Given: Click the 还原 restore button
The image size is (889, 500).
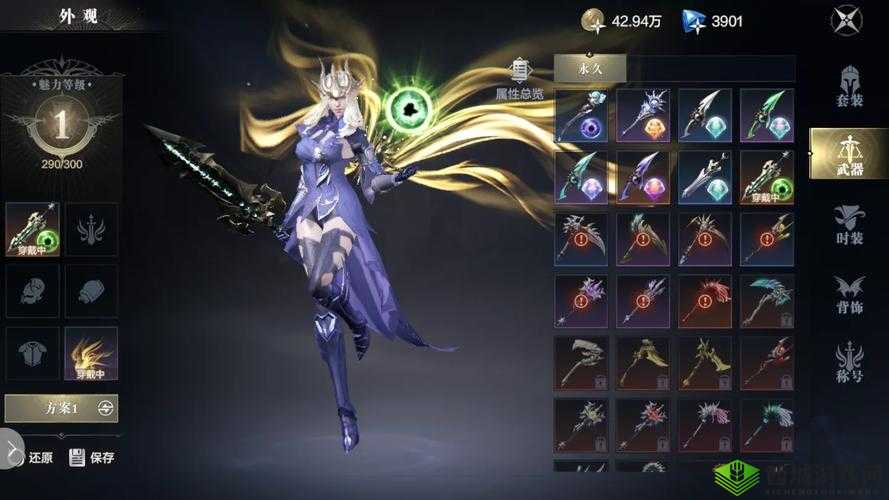Looking at the screenshot, I should tap(31, 458).
